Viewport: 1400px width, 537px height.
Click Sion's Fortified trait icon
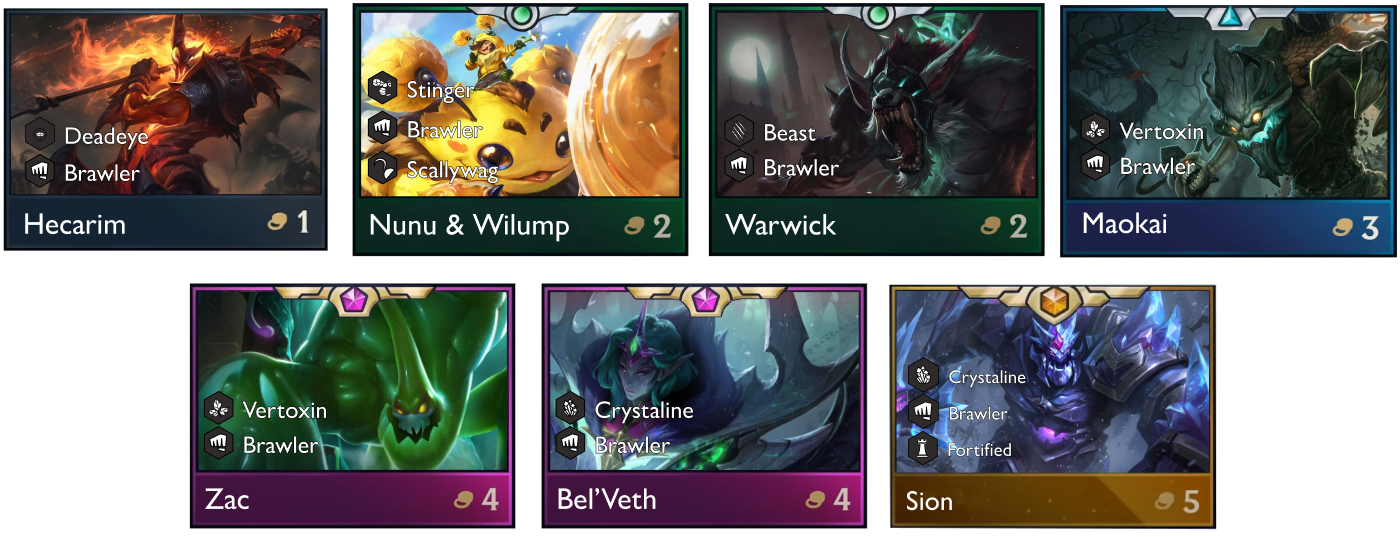point(922,449)
